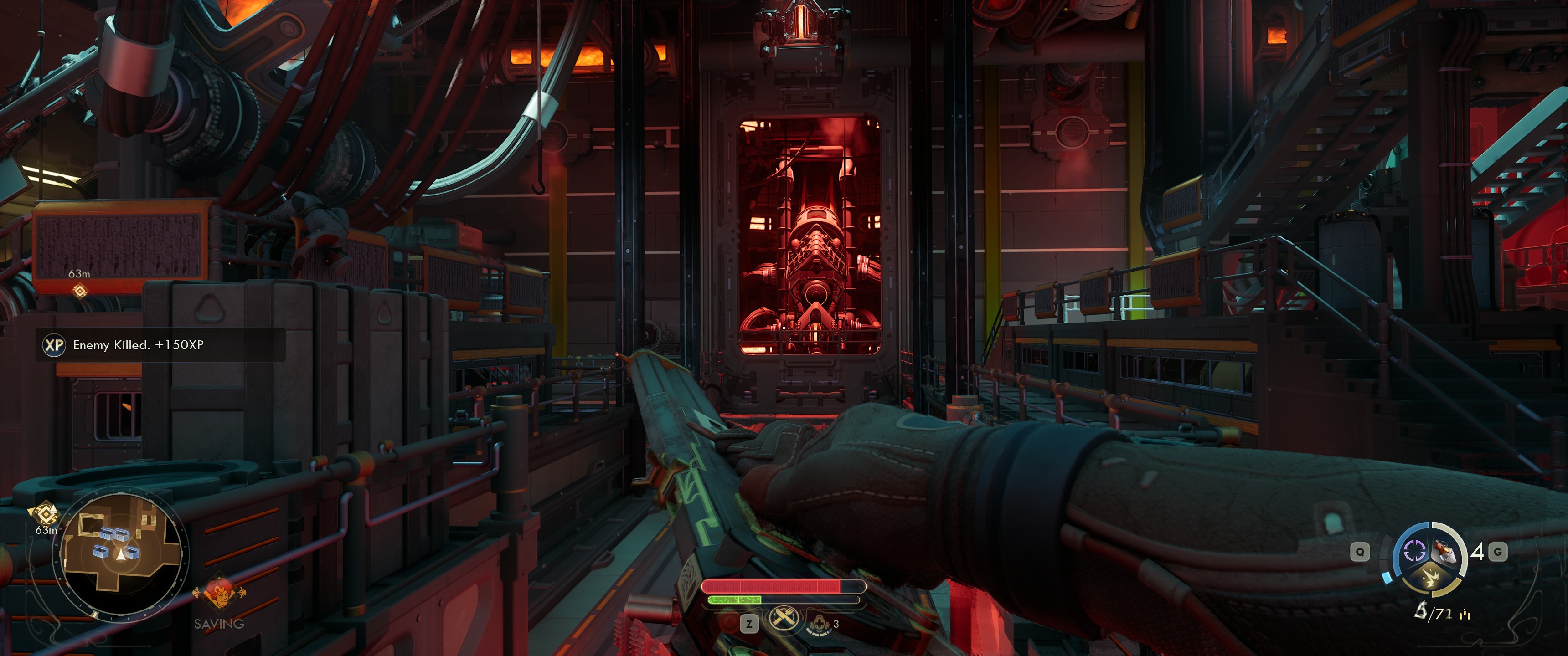
Task: Open the circular minimap
Action: (x=121, y=554)
